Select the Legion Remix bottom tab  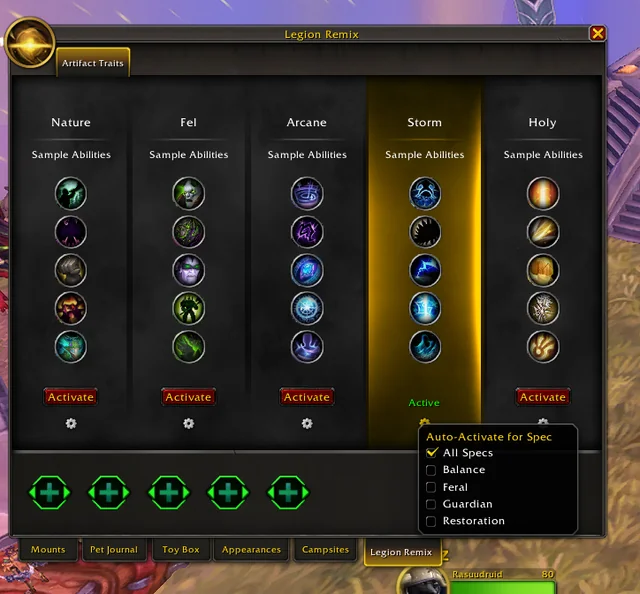(401, 552)
